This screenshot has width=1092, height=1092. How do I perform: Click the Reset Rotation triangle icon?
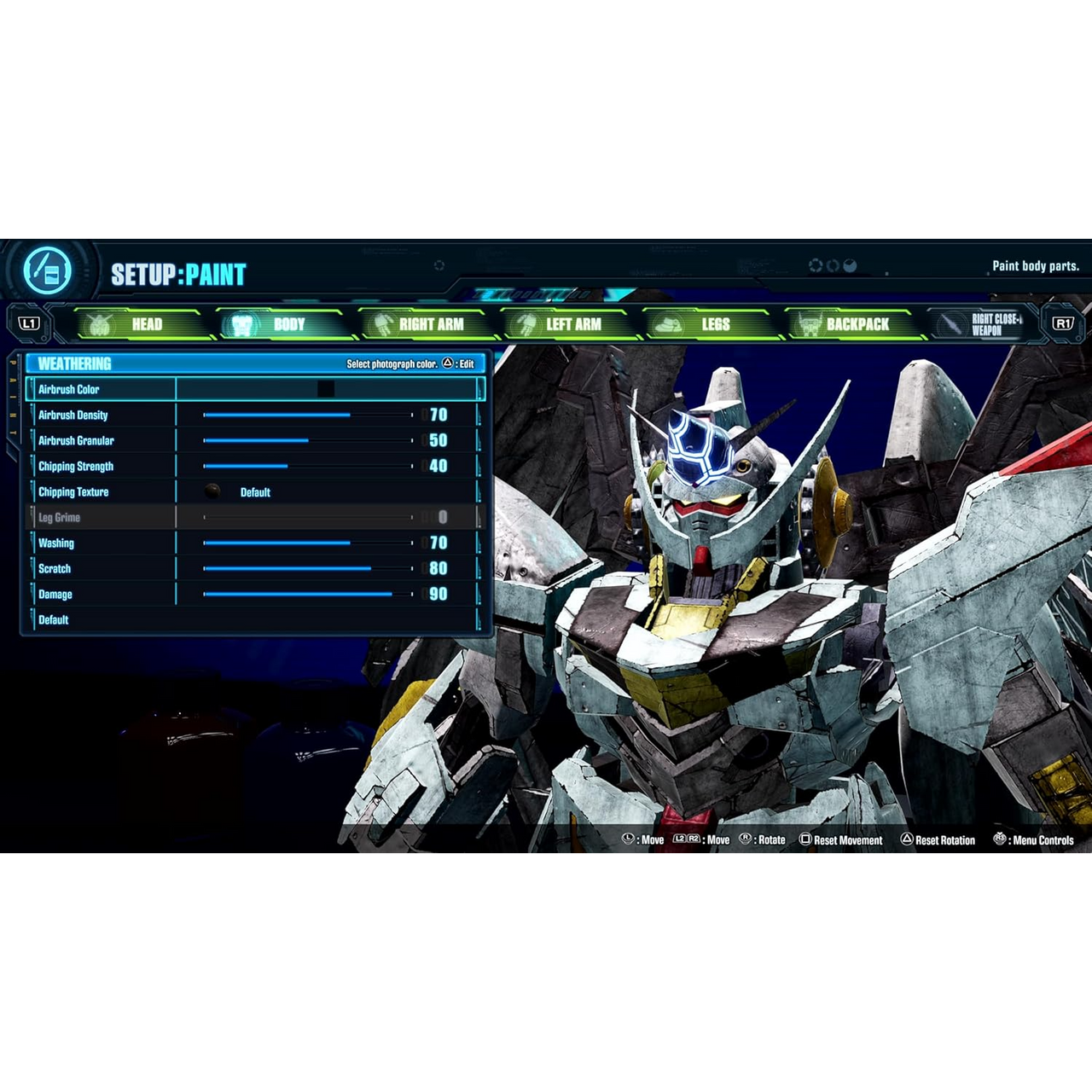point(907,839)
